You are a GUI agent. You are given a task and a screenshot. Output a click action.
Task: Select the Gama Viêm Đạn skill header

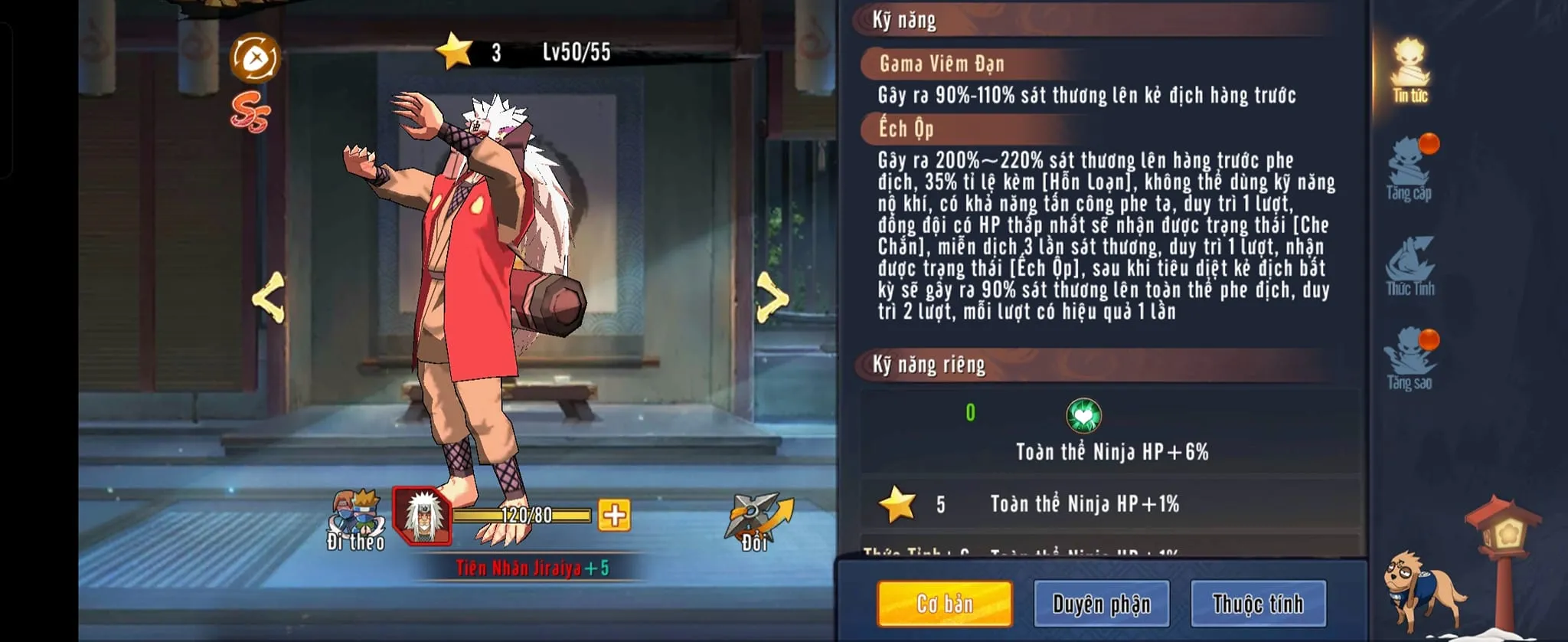coord(941,64)
